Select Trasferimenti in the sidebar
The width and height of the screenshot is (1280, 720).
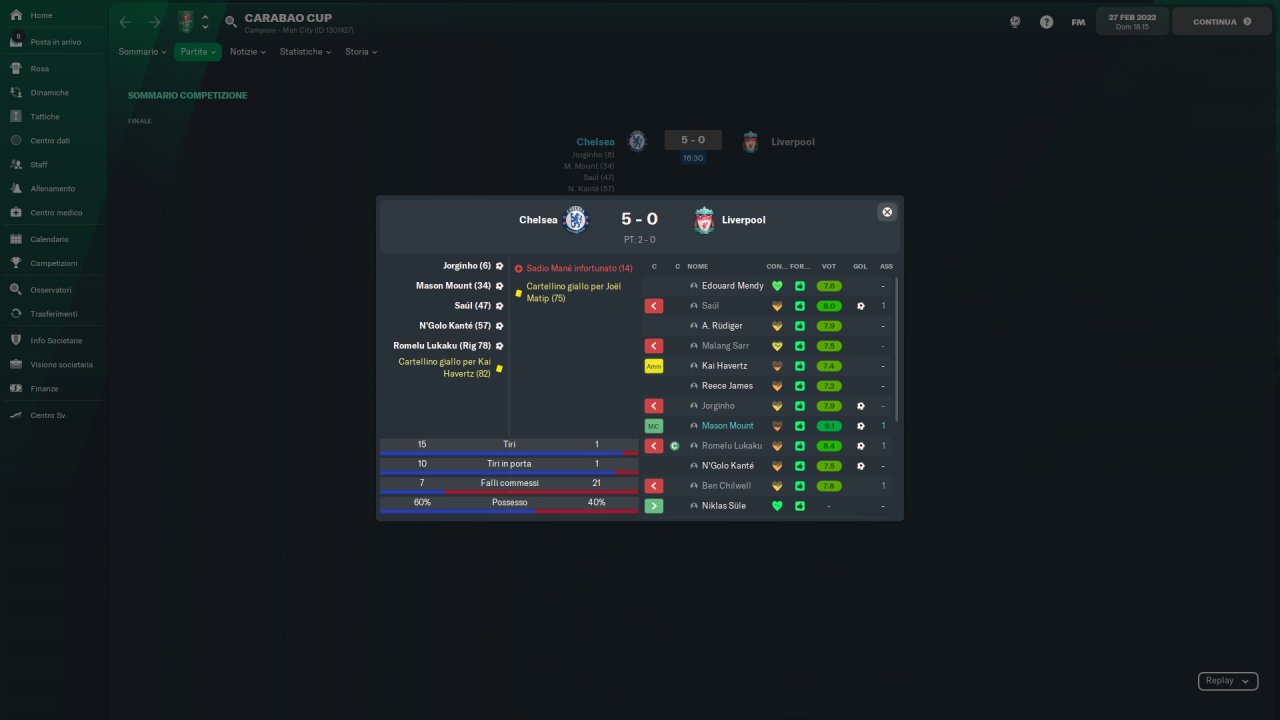[x=54, y=314]
